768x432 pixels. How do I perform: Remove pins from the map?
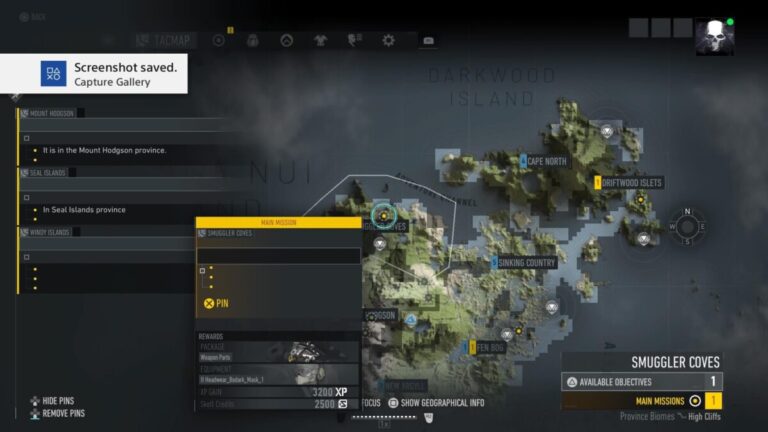pyautogui.click(x=62, y=413)
